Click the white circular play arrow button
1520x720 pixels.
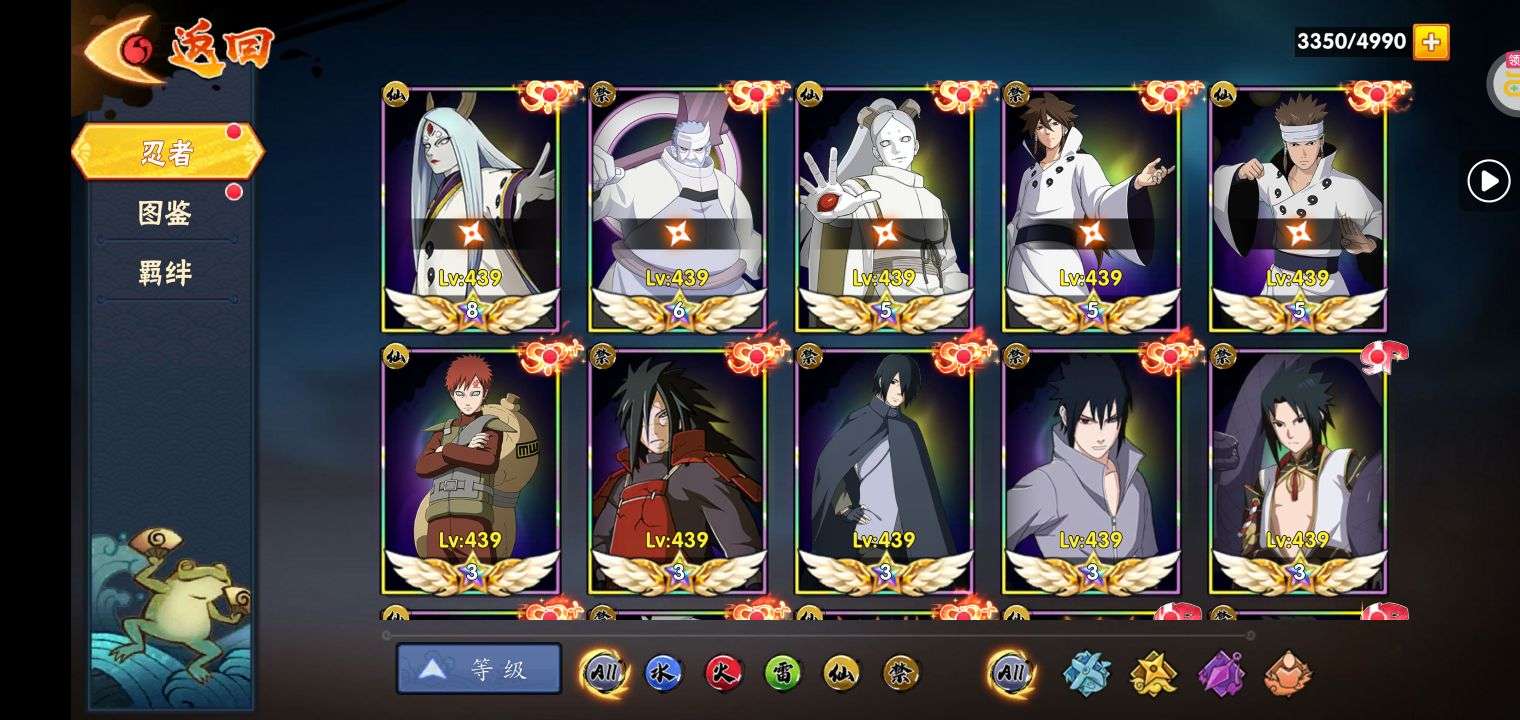tap(1488, 182)
